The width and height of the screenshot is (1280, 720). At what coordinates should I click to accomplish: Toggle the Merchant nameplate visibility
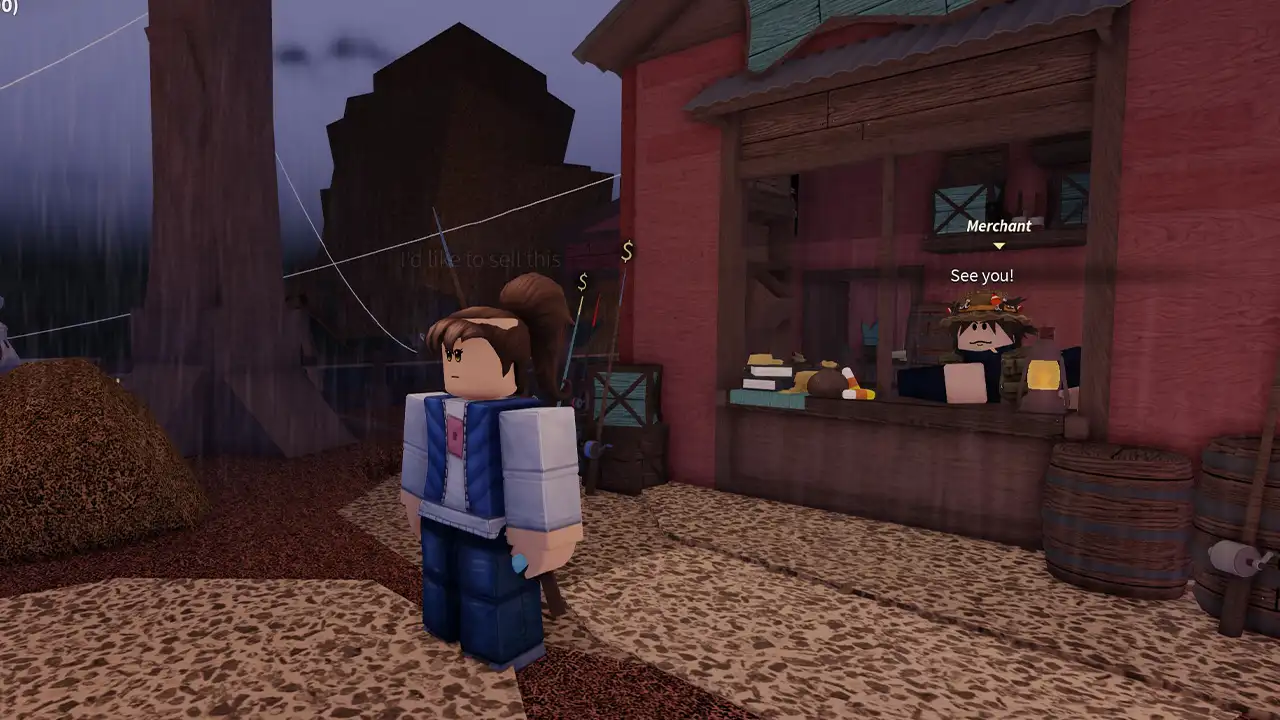997,226
